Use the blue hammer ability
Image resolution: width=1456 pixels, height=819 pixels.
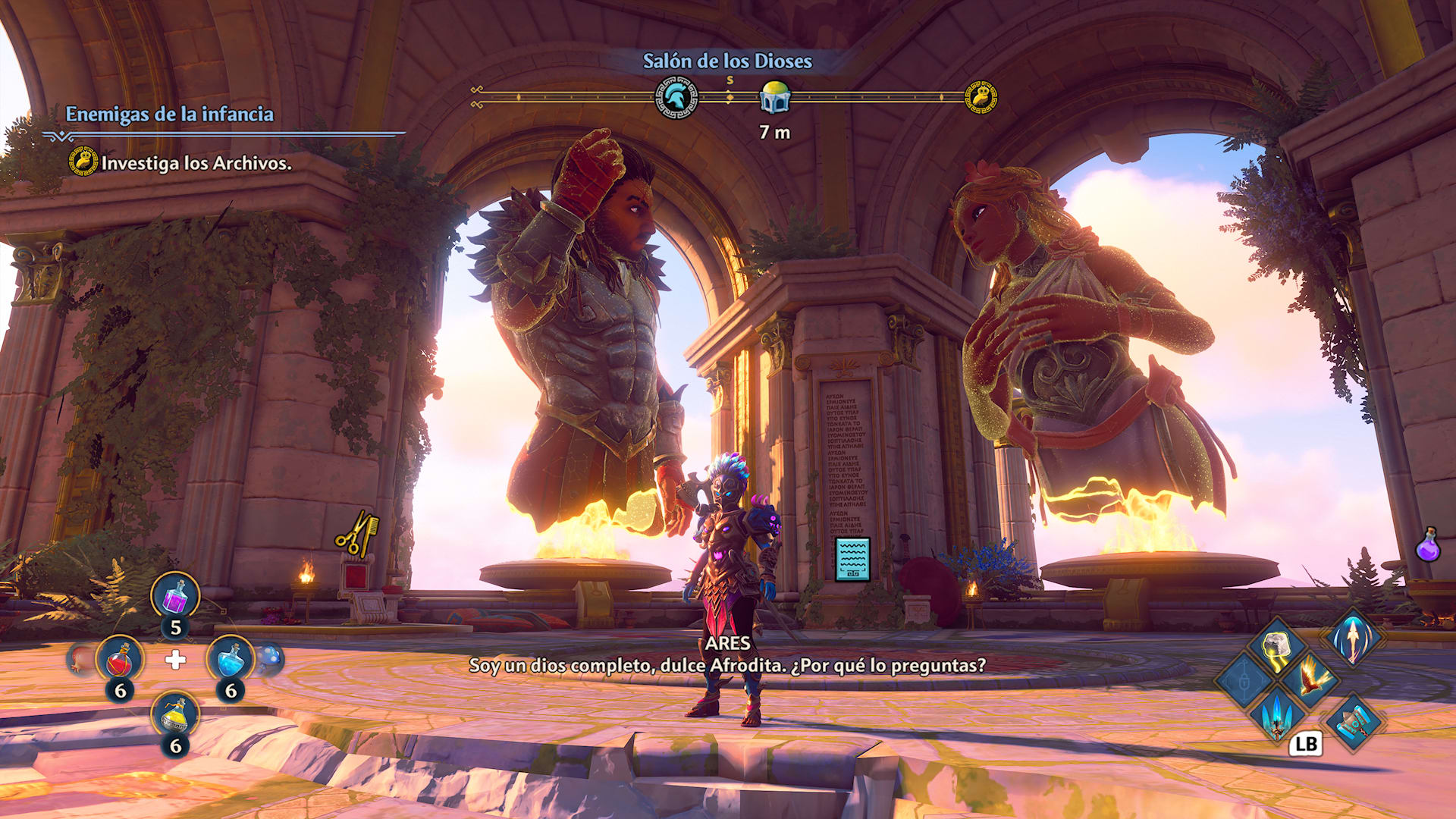point(1353,722)
